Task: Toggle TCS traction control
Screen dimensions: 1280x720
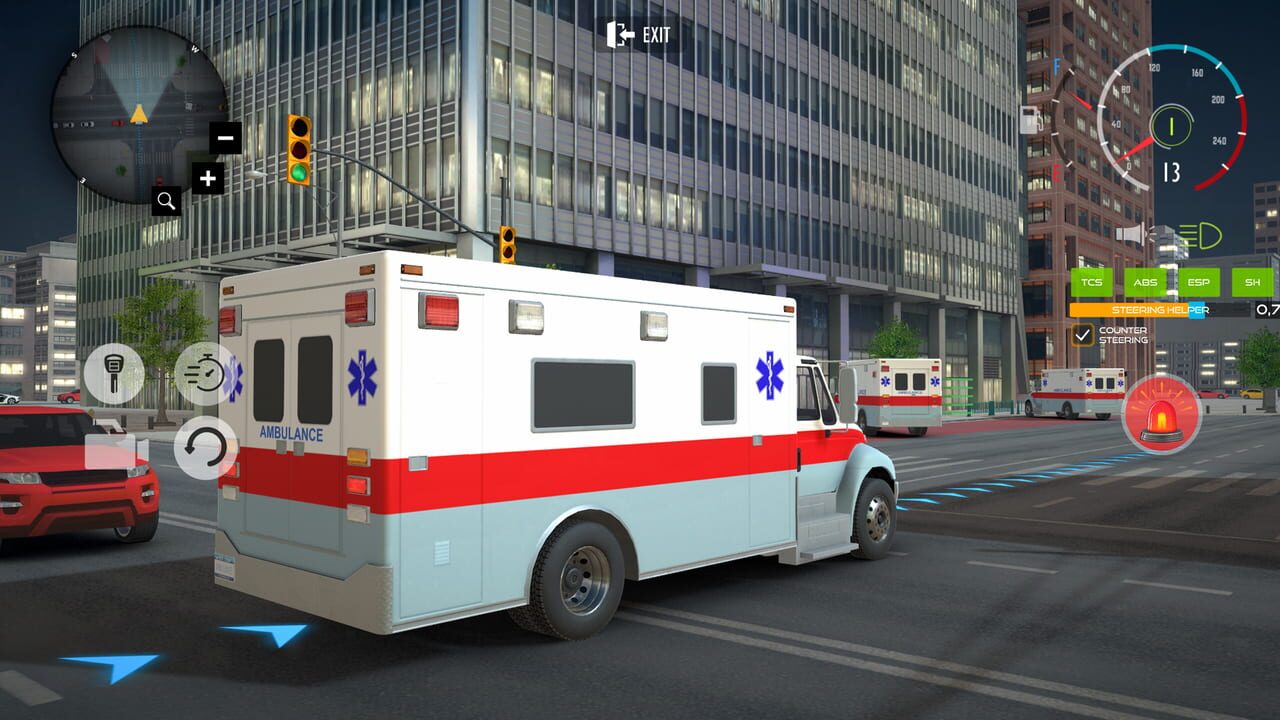Action: [1094, 283]
